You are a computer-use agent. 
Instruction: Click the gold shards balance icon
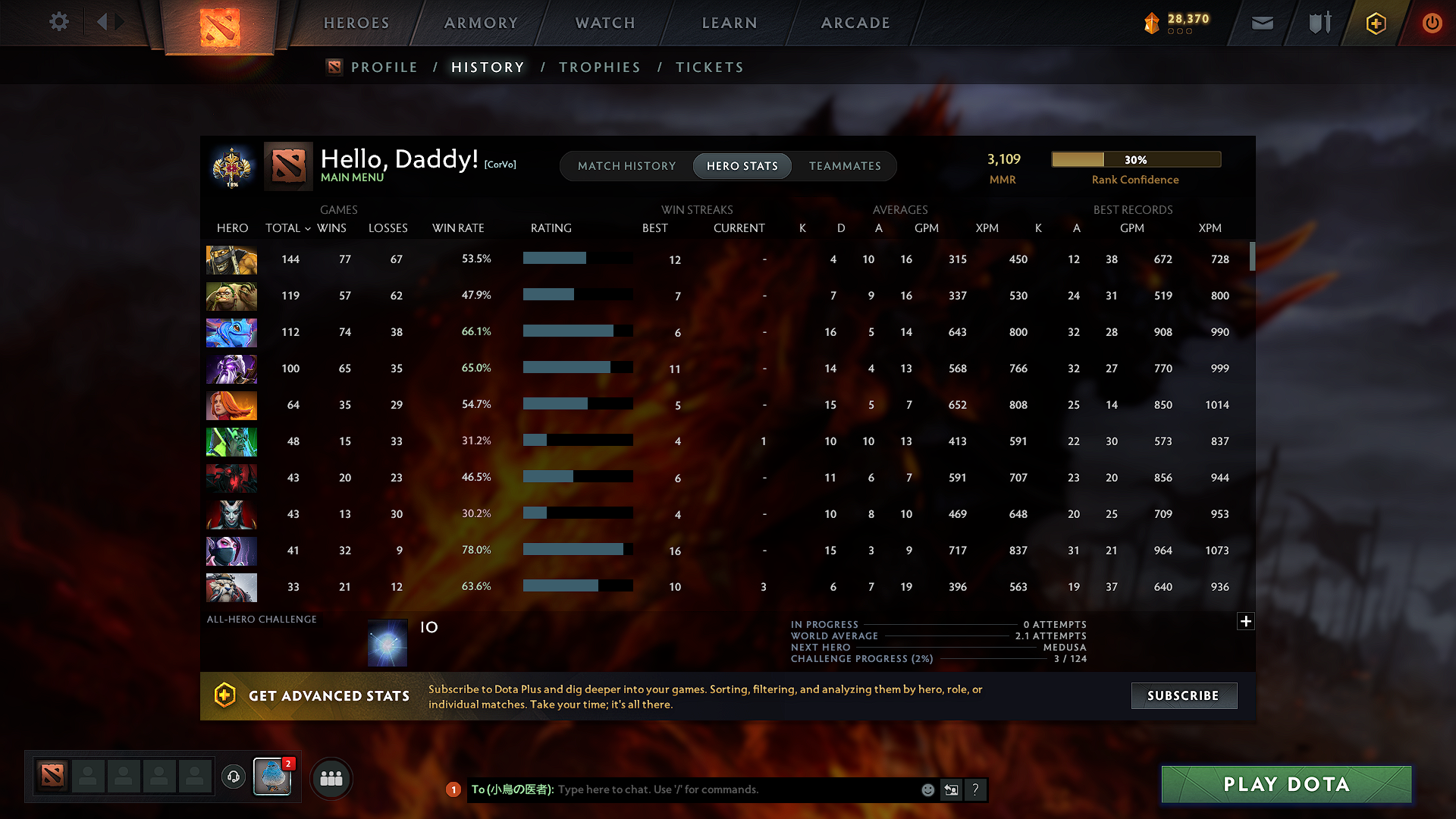(1153, 23)
